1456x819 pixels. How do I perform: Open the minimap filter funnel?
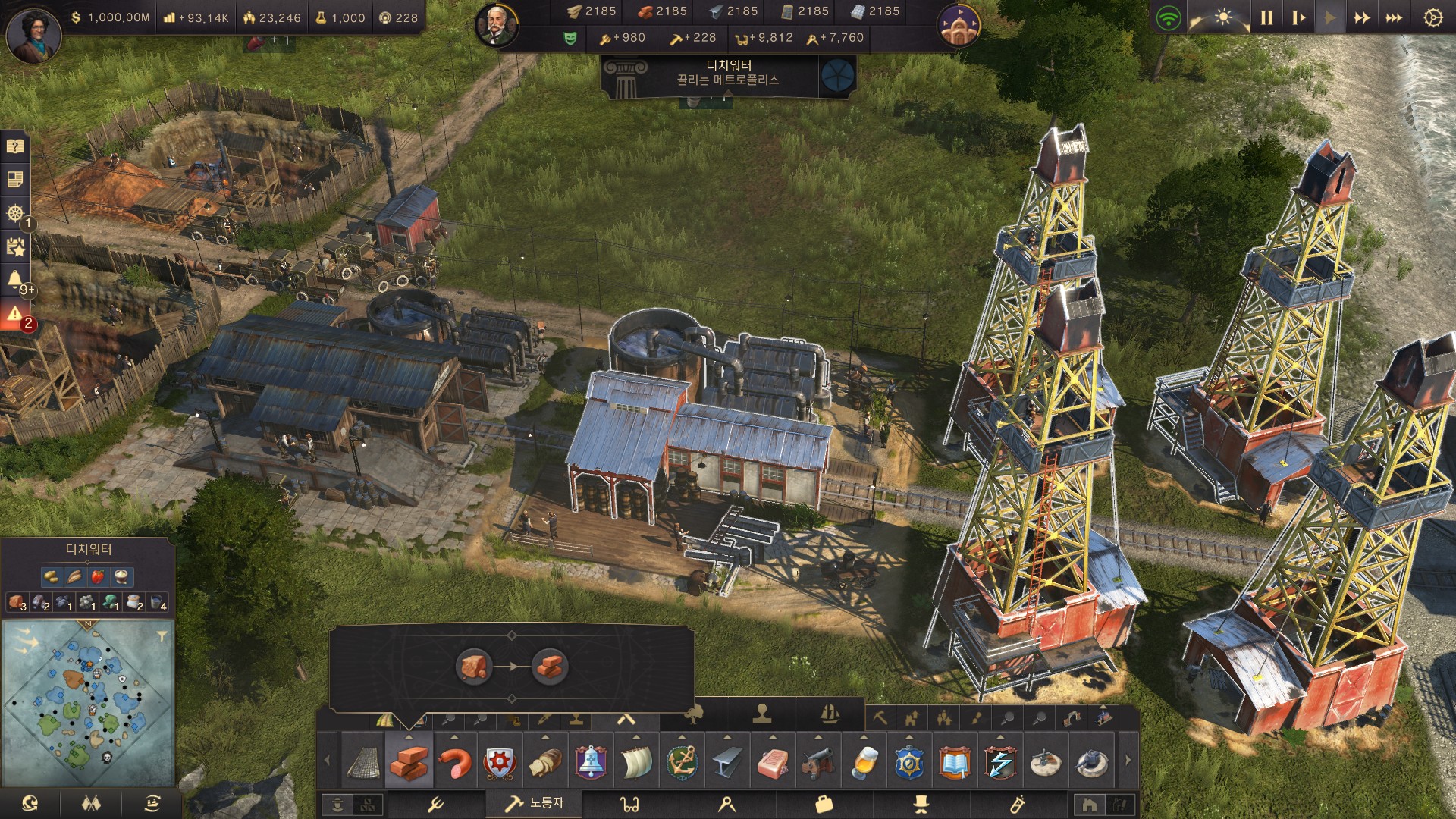162,635
